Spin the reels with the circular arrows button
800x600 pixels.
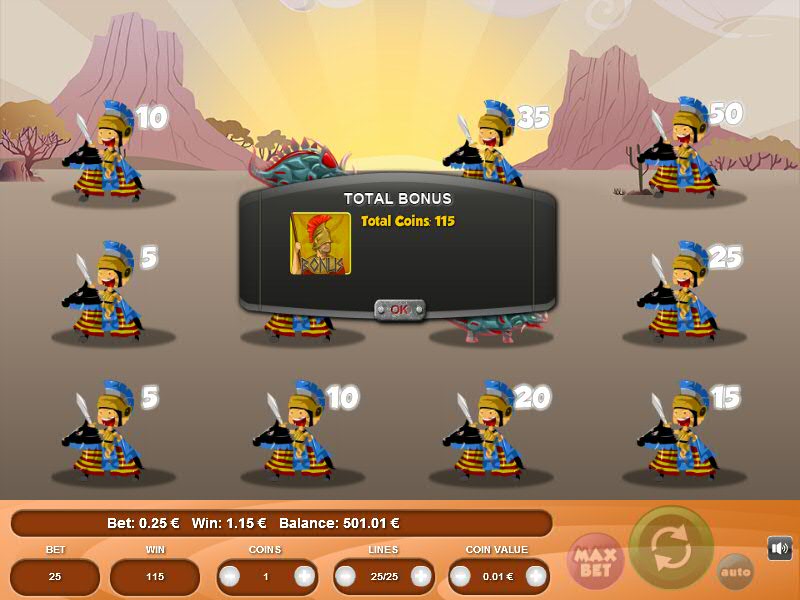point(671,548)
